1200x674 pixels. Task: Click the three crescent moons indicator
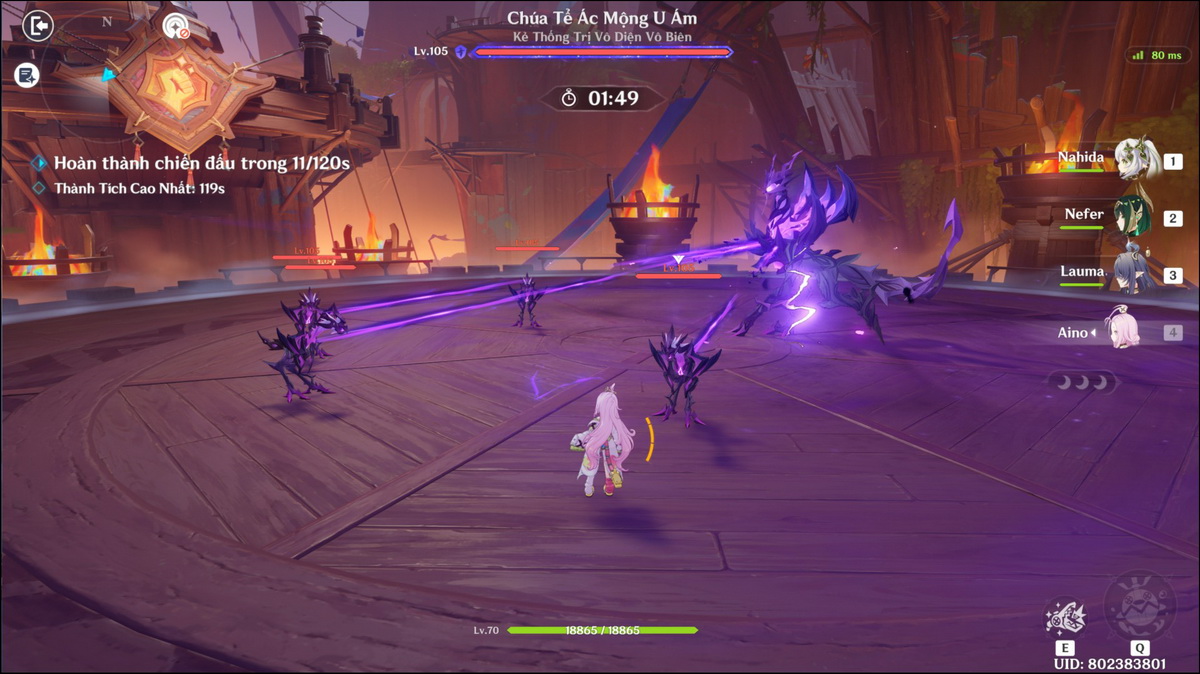[x=1082, y=381]
